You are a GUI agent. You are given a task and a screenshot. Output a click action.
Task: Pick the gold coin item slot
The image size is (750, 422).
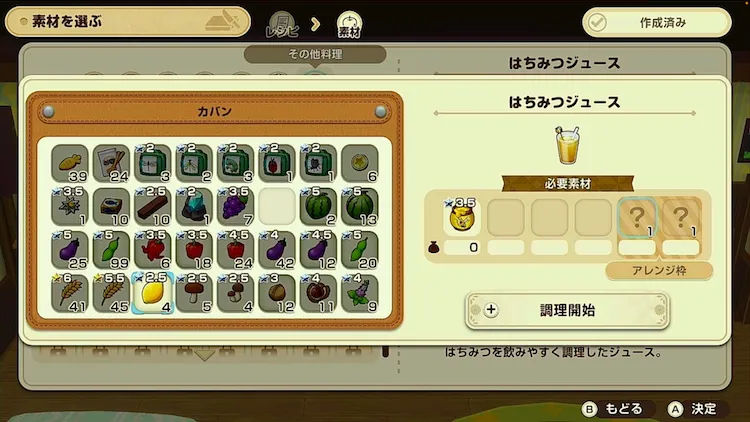coord(358,163)
